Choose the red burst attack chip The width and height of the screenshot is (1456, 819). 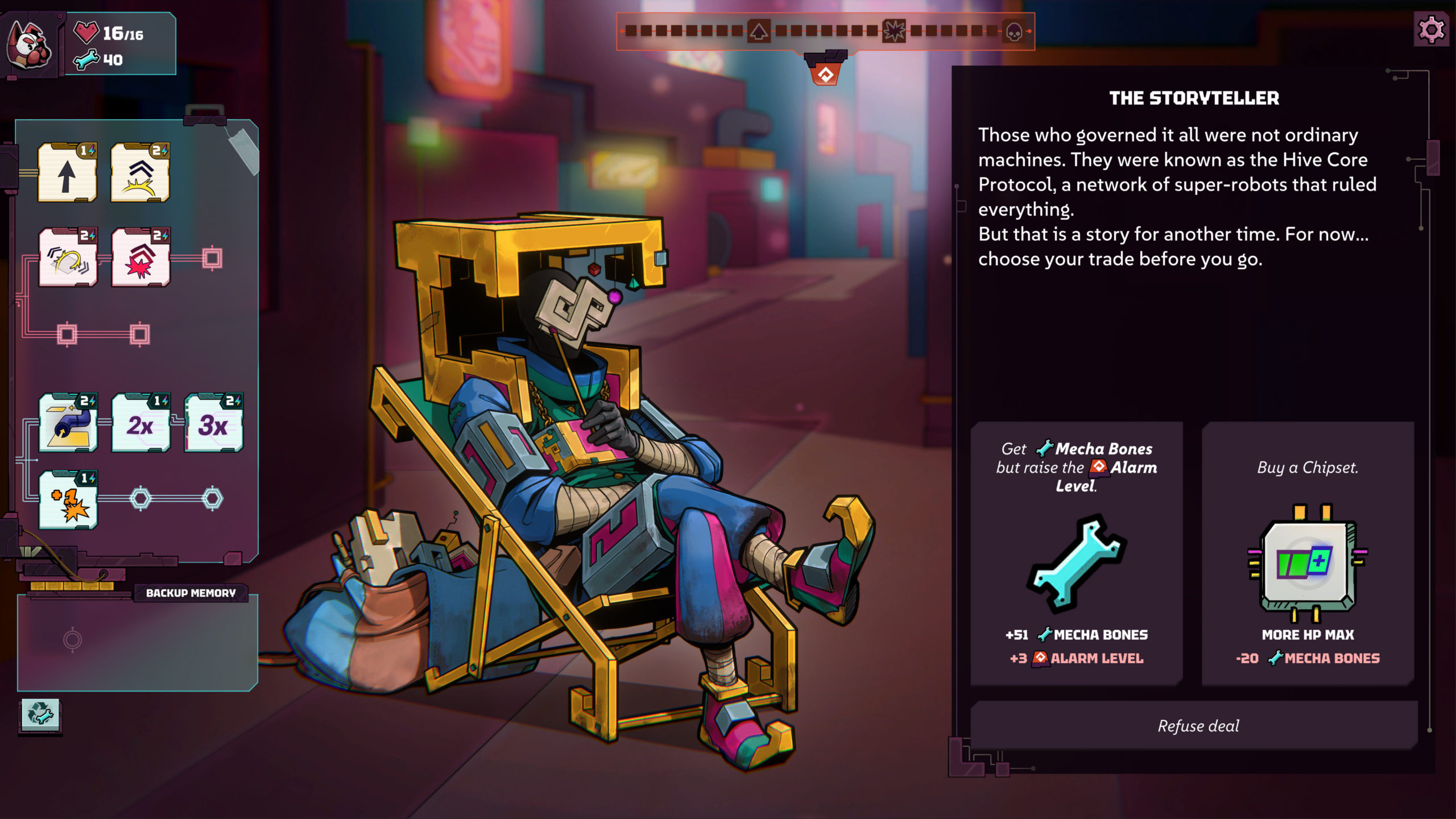[140, 258]
